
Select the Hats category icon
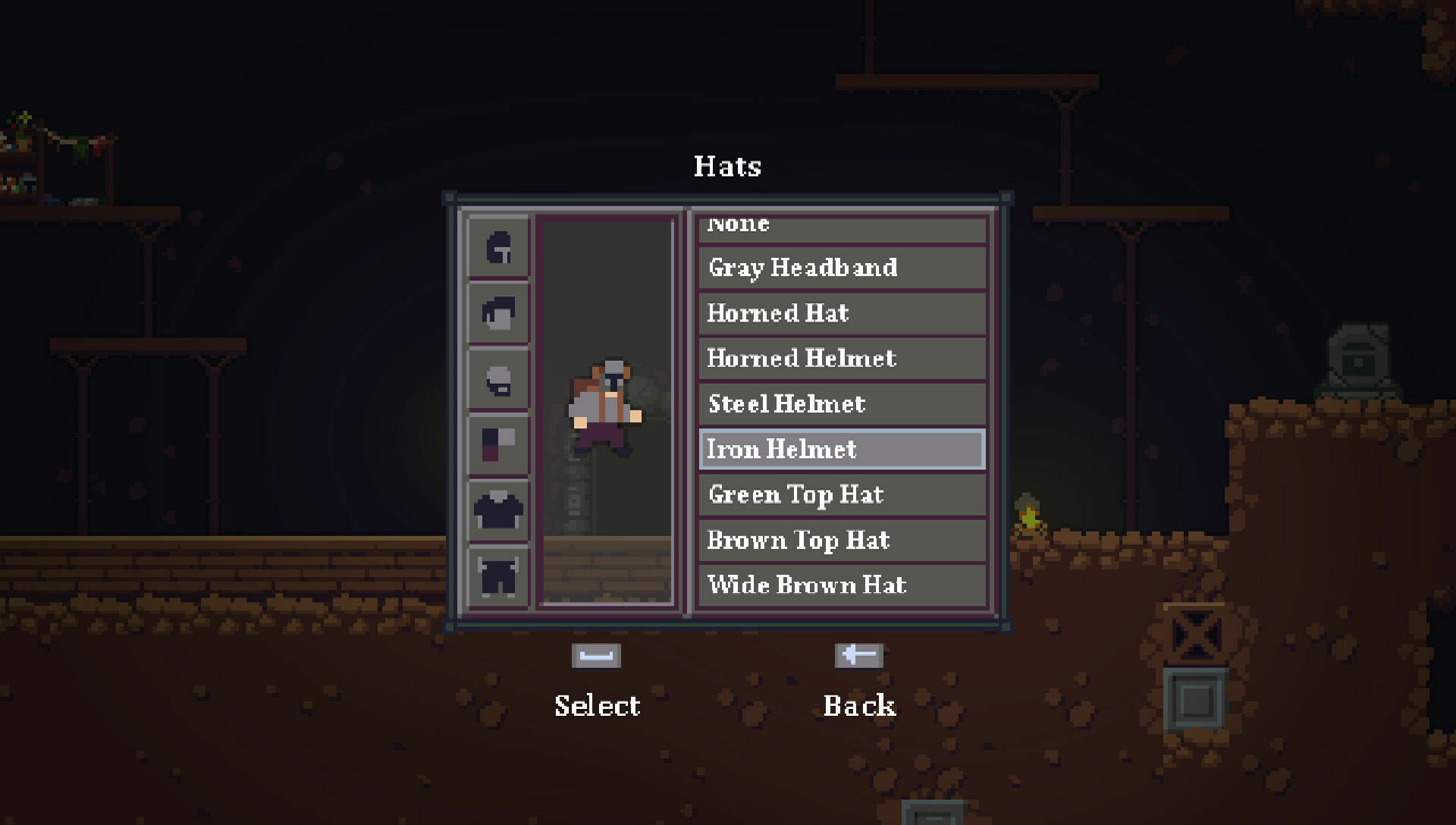(x=498, y=248)
